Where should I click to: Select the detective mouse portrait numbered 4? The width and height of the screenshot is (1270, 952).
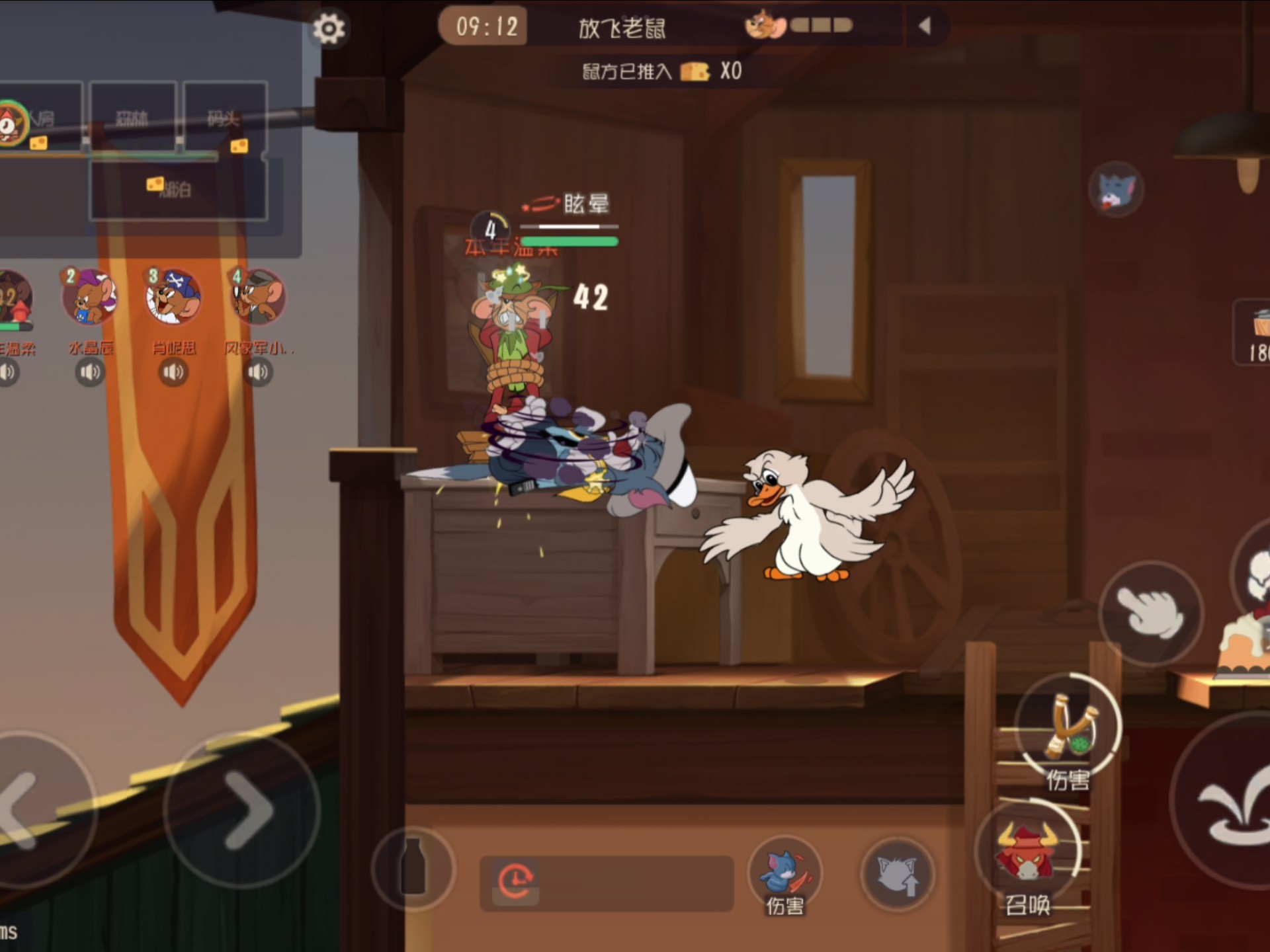point(258,297)
